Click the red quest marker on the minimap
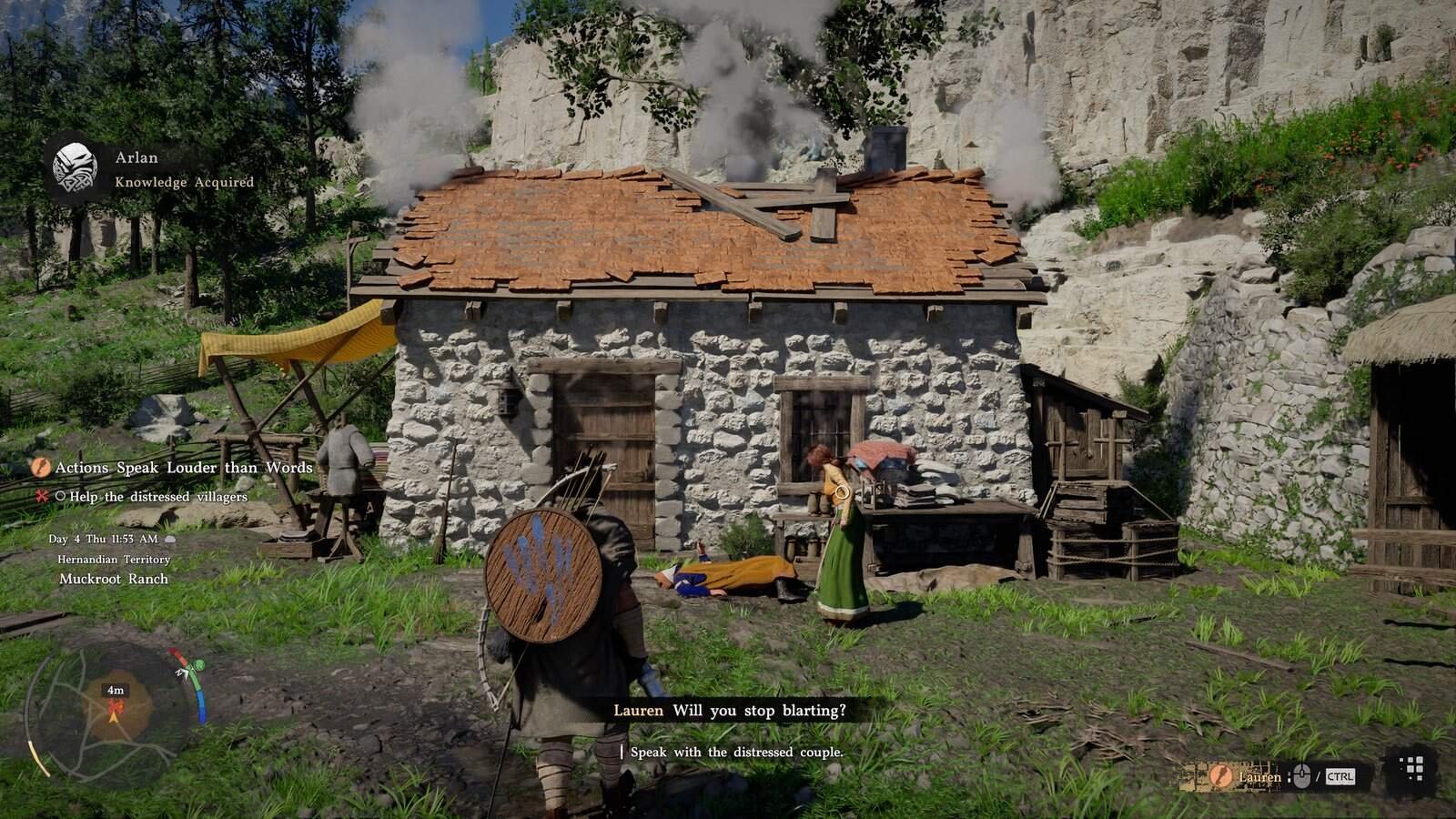The image size is (1456, 819). [x=116, y=705]
